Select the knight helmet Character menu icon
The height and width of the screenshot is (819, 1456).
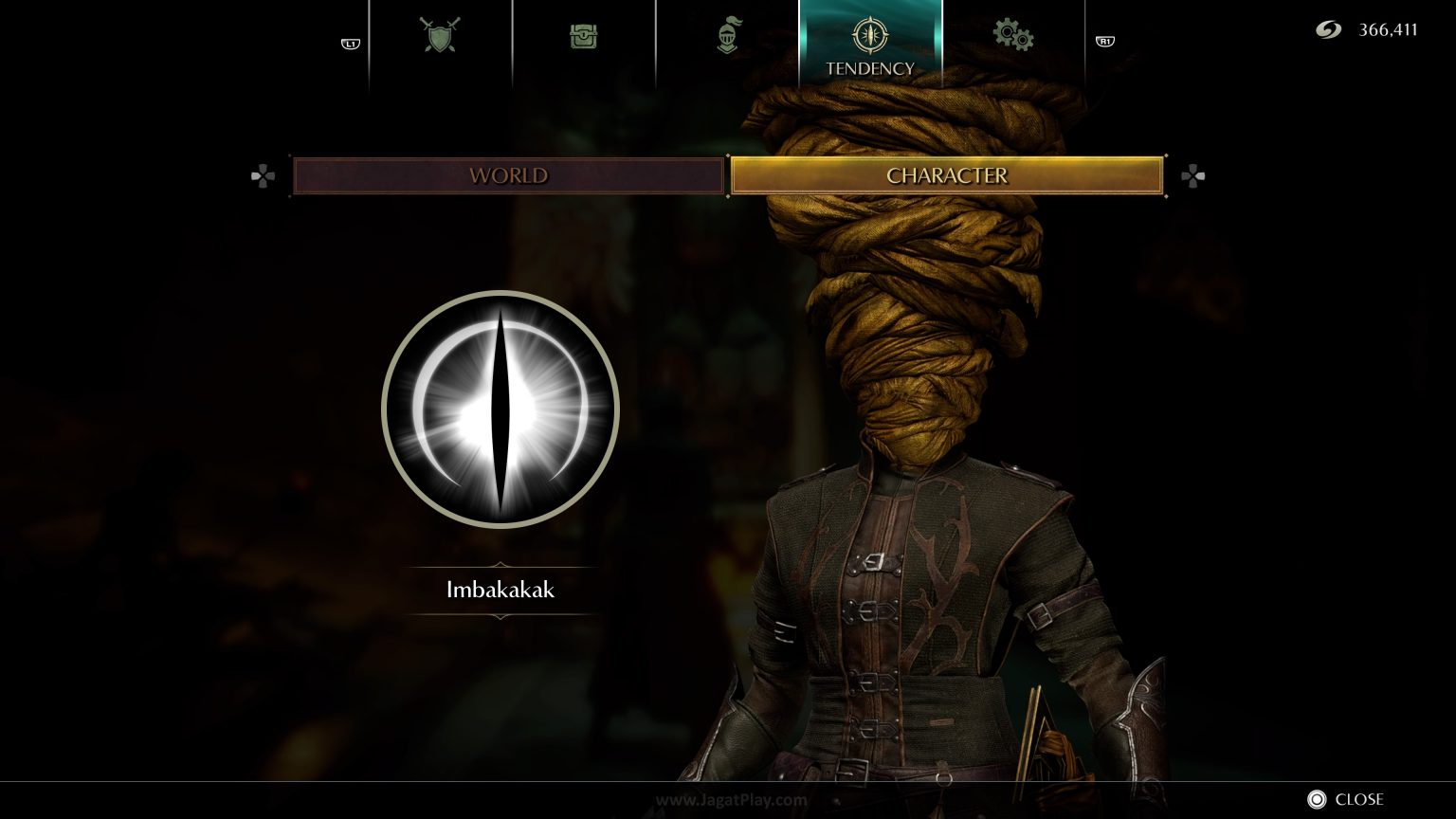tap(727, 35)
